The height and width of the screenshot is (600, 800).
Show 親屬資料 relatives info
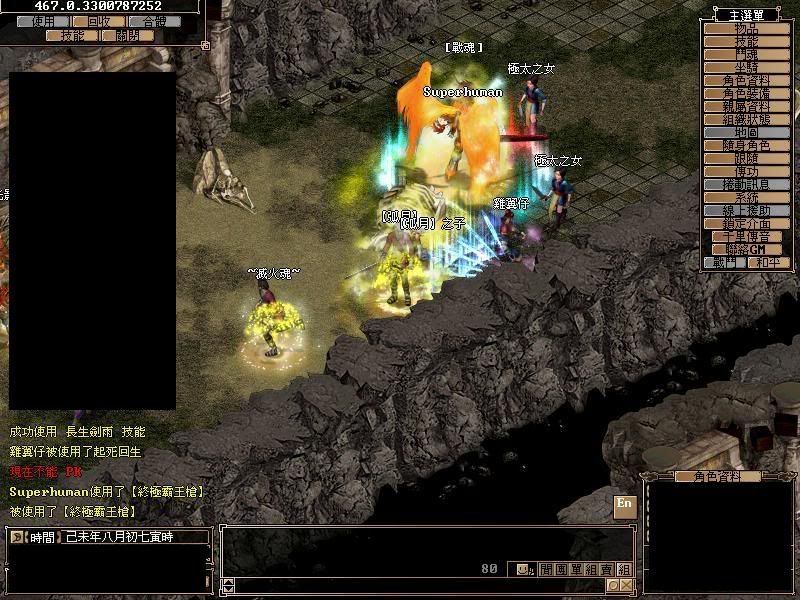click(746, 106)
